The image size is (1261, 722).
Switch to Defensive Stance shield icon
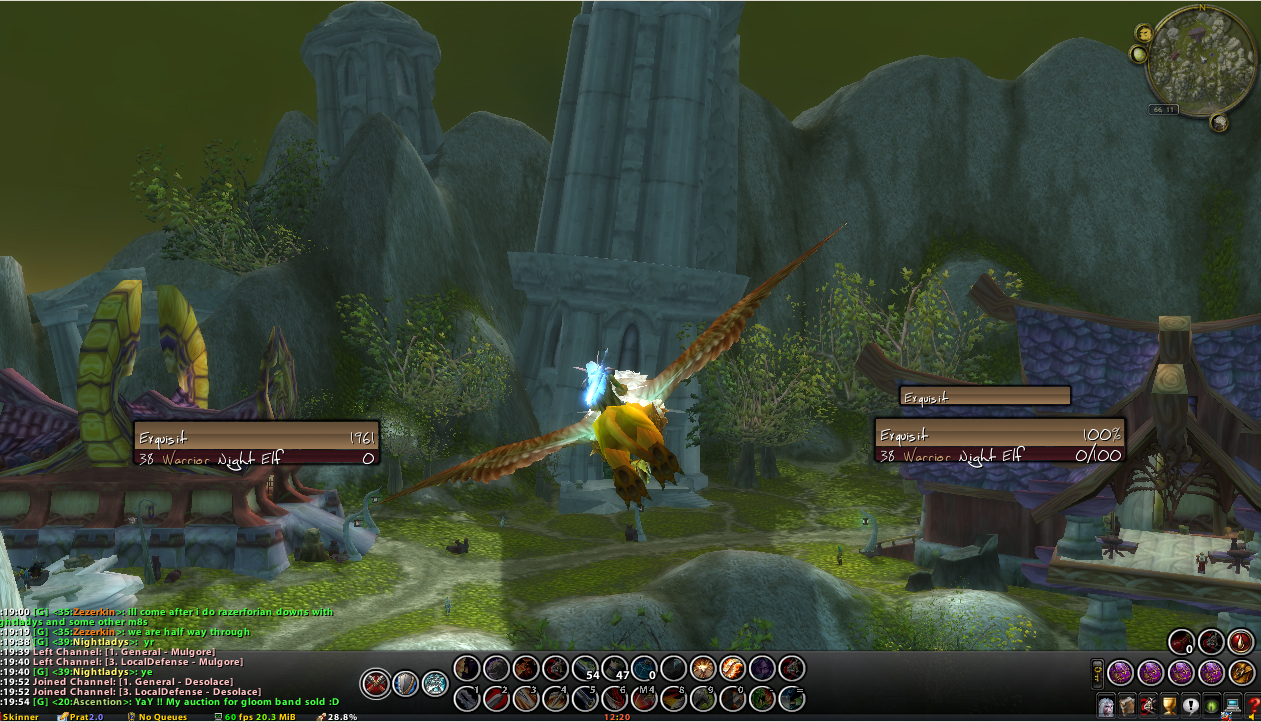point(405,683)
